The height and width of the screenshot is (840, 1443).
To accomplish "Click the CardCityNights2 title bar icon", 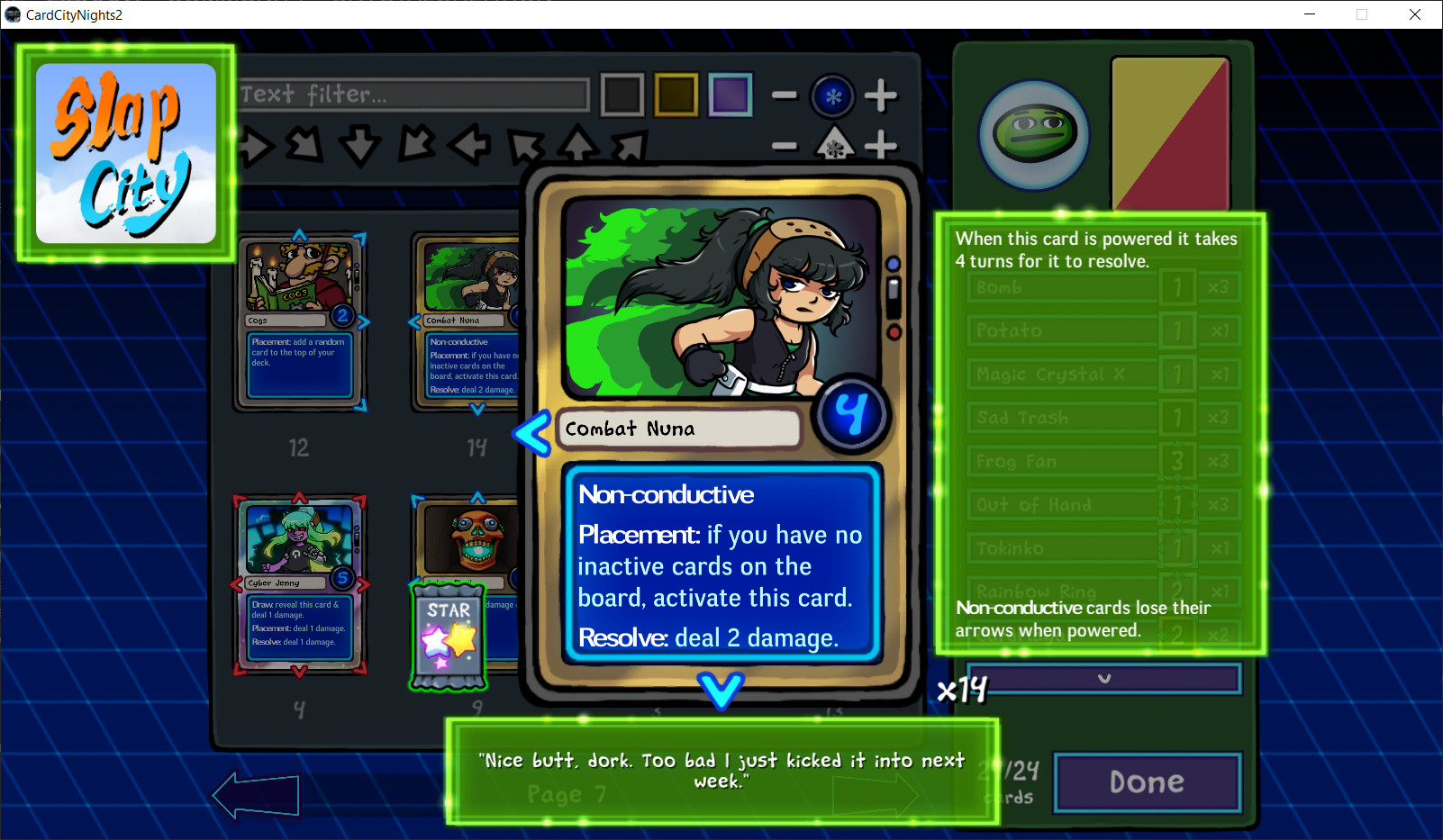I will (13, 14).
